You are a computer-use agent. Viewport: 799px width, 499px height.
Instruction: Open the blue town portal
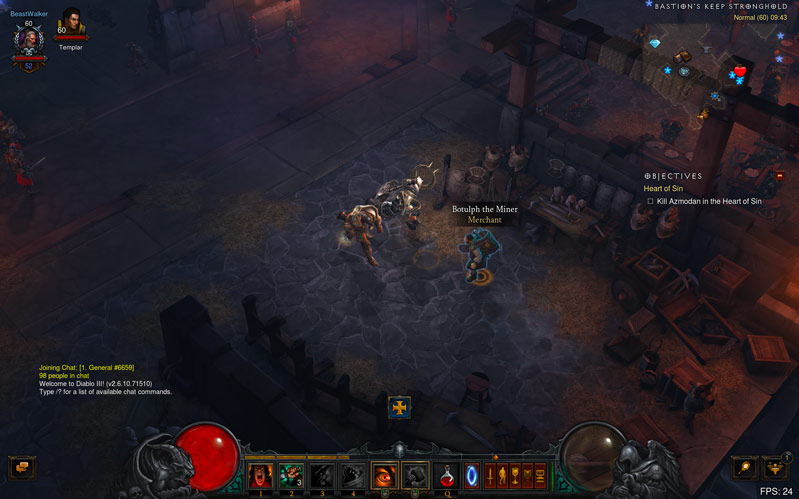pos(472,476)
